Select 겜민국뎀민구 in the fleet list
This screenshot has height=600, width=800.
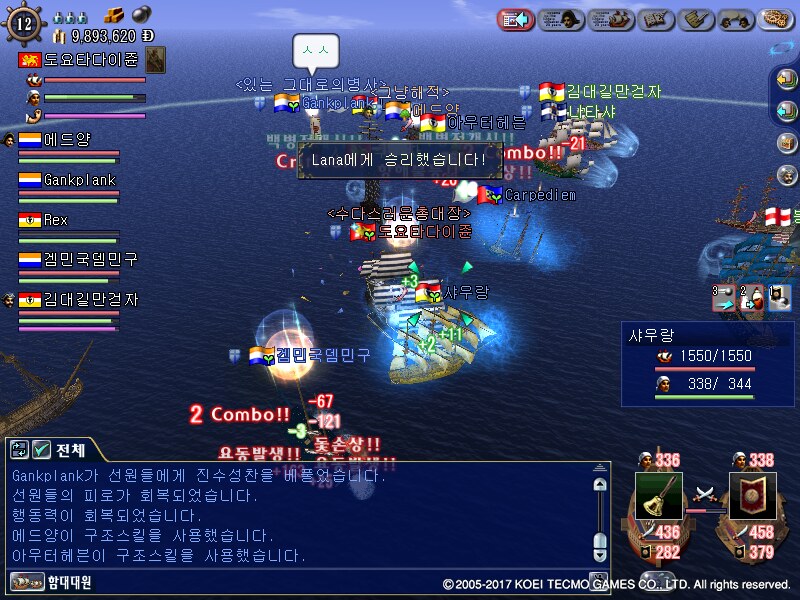tap(88, 259)
